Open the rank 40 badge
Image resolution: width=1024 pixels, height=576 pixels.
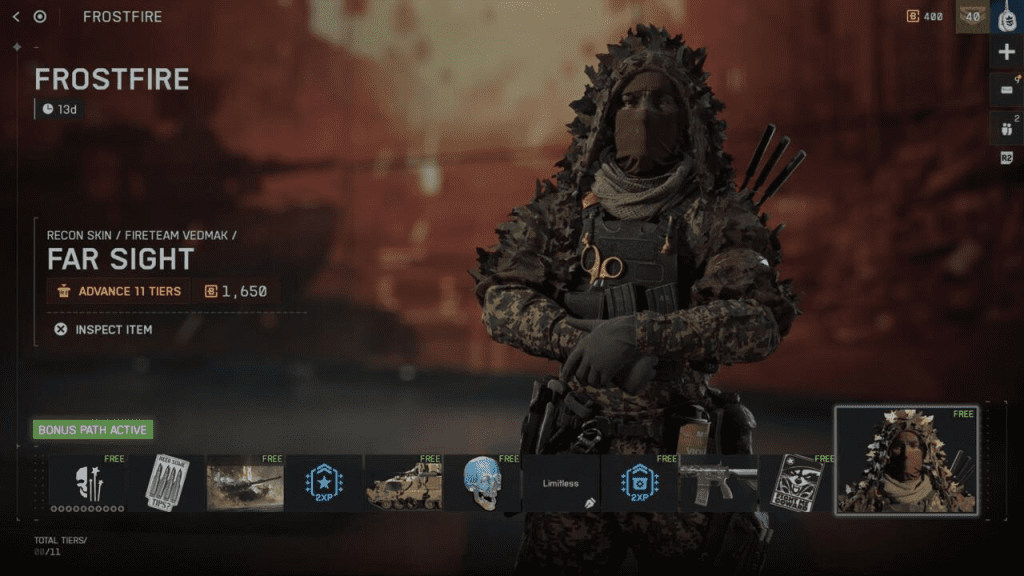(x=972, y=17)
